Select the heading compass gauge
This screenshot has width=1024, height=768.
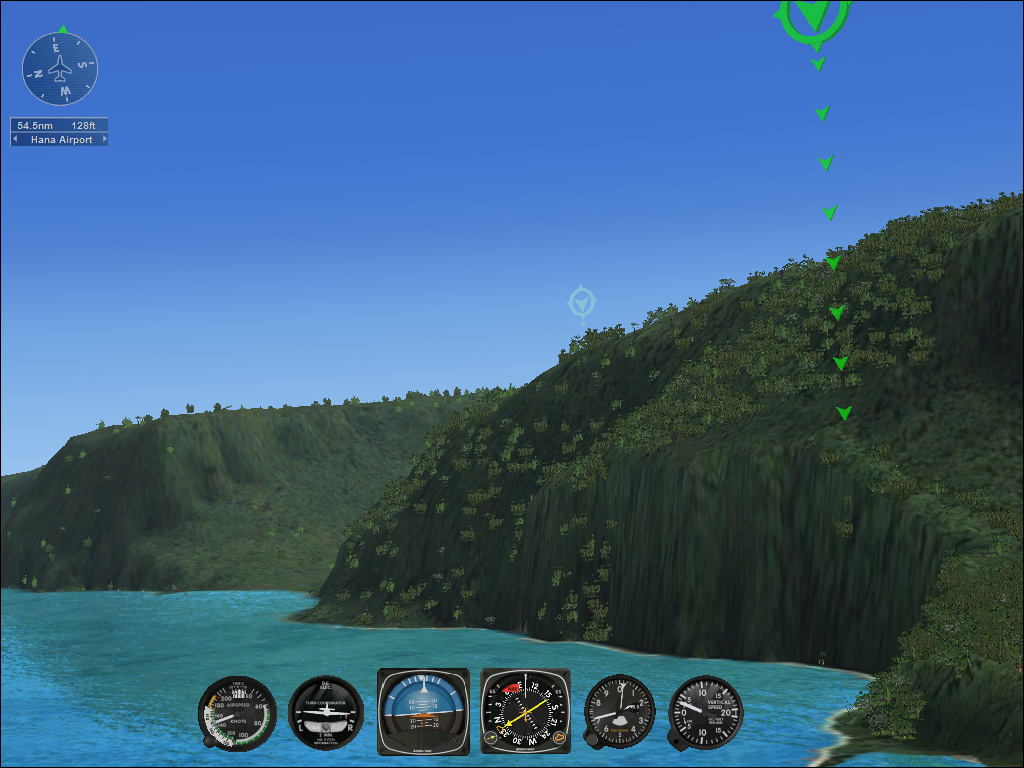click(525, 711)
